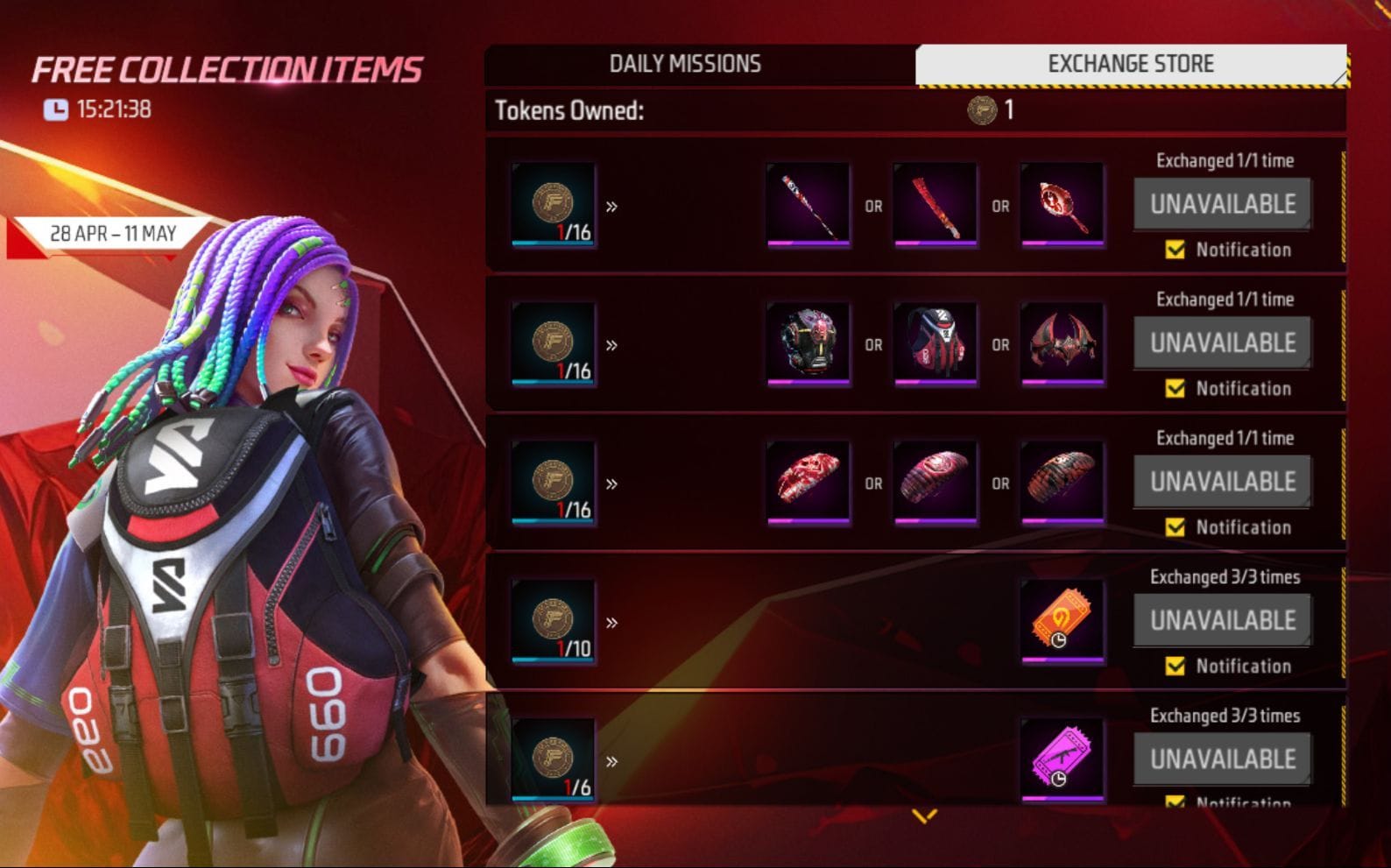Click the UNAVAILABLE button in the top row
Viewport: 1391px width, 868px height.
tap(1223, 202)
